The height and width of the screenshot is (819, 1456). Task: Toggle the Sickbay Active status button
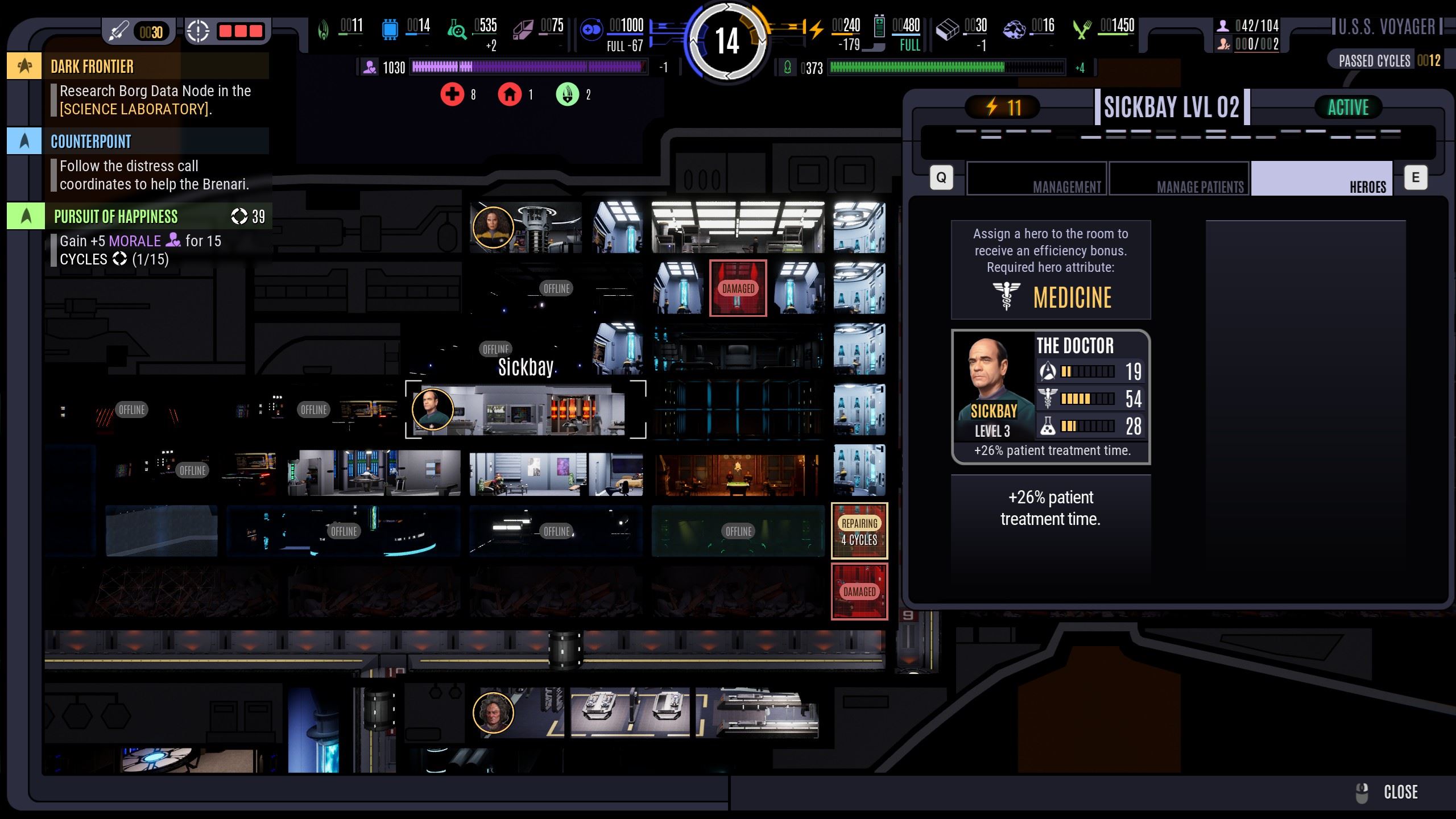(x=1348, y=107)
